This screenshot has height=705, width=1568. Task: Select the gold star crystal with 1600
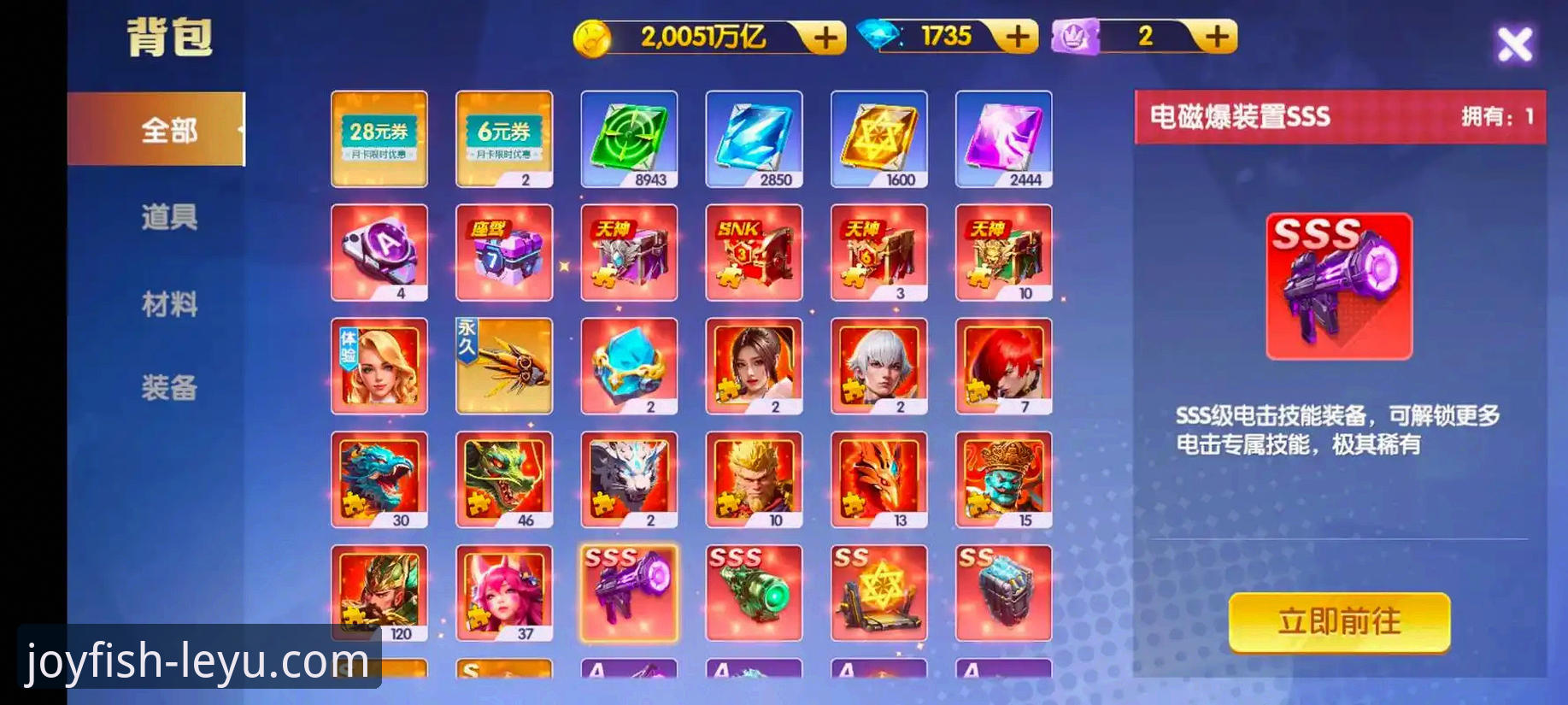(878, 138)
